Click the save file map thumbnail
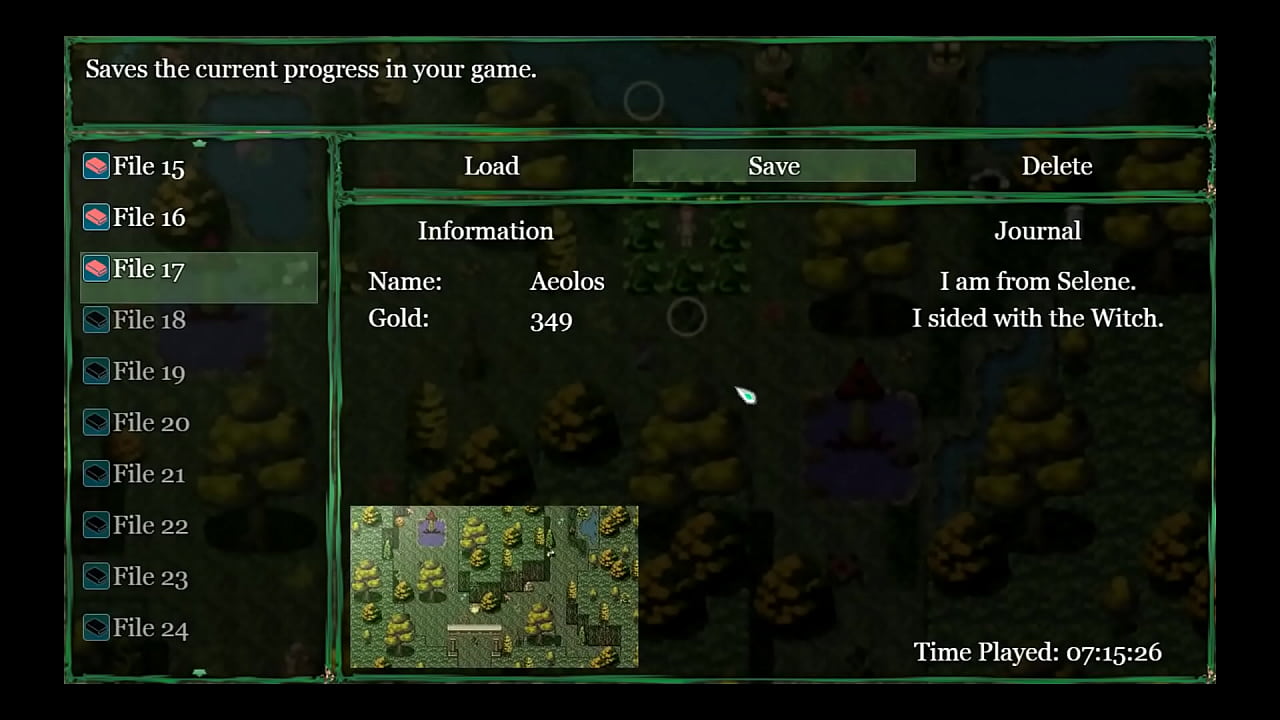The height and width of the screenshot is (720, 1280). pyautogui.click(x=494, y=586)
